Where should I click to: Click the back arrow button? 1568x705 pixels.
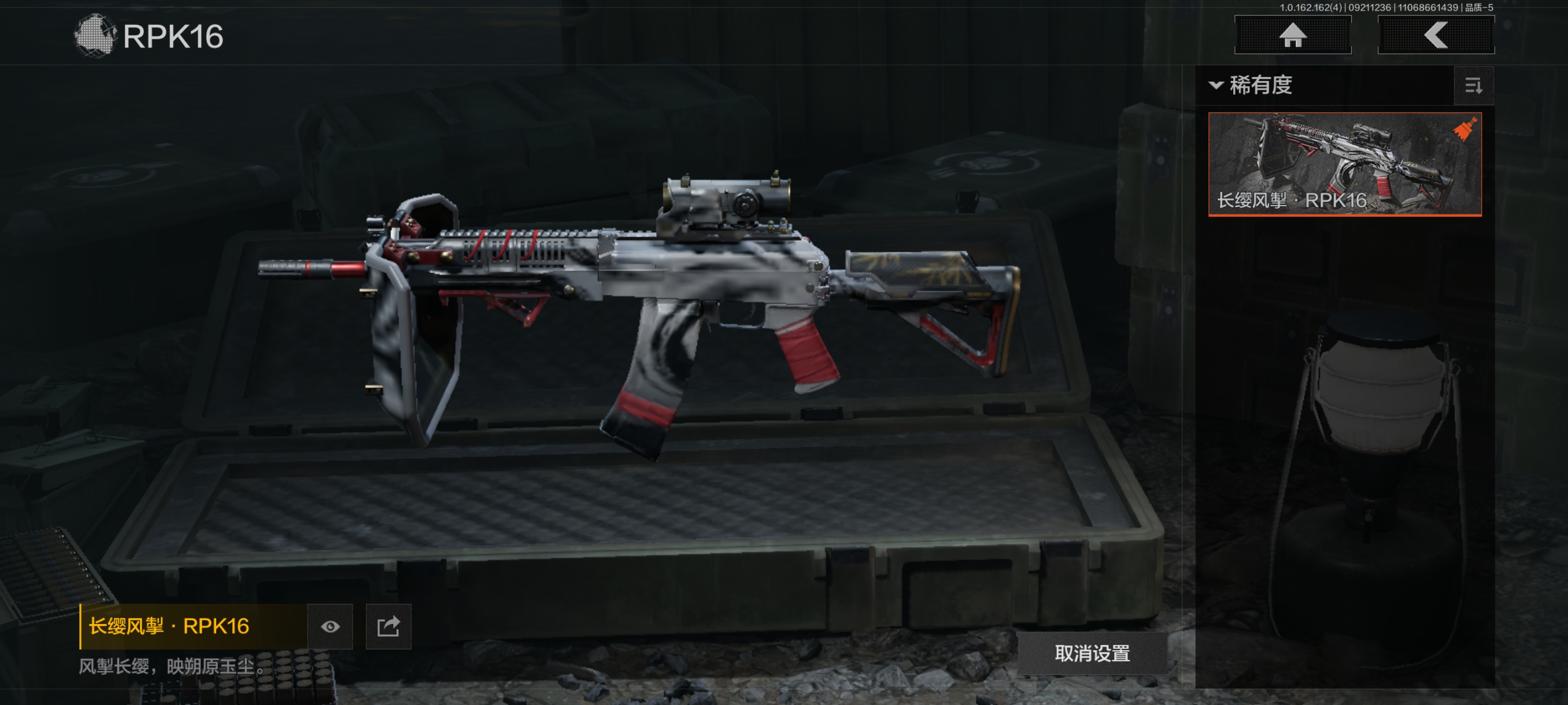tap(1435, 35)
